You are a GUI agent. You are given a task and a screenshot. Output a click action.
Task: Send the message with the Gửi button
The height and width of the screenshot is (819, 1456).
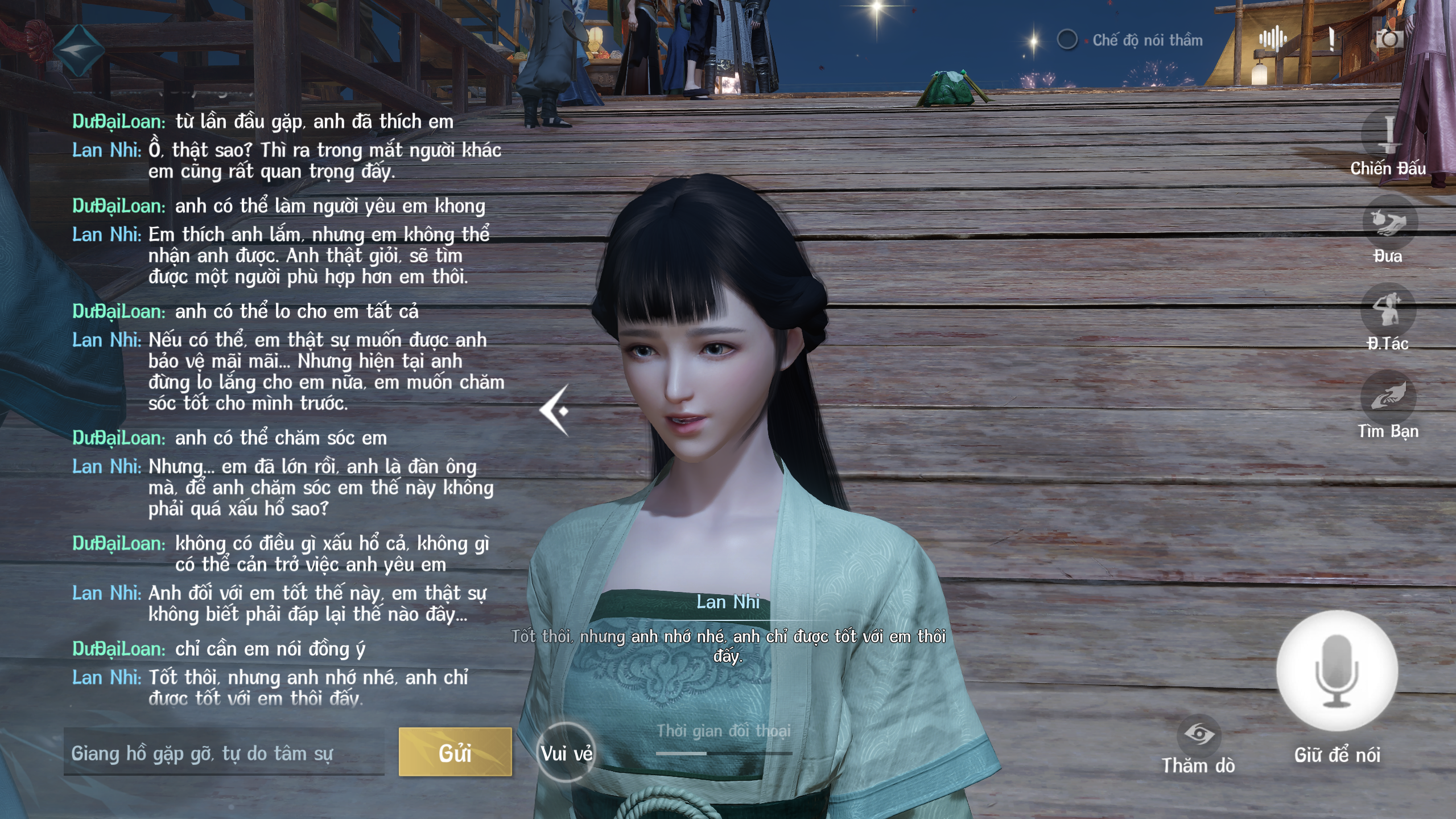[455, 752]
